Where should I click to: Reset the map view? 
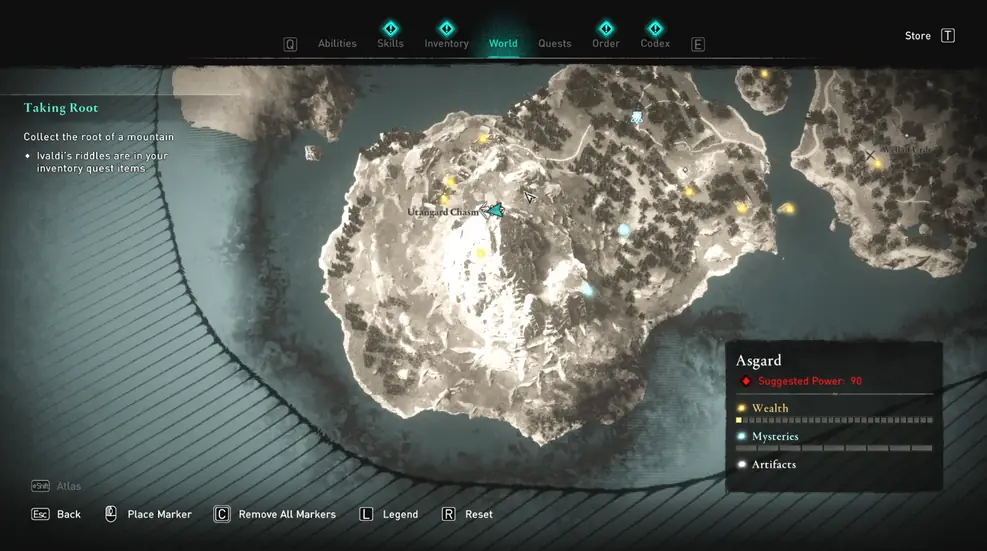pos(478,514)
